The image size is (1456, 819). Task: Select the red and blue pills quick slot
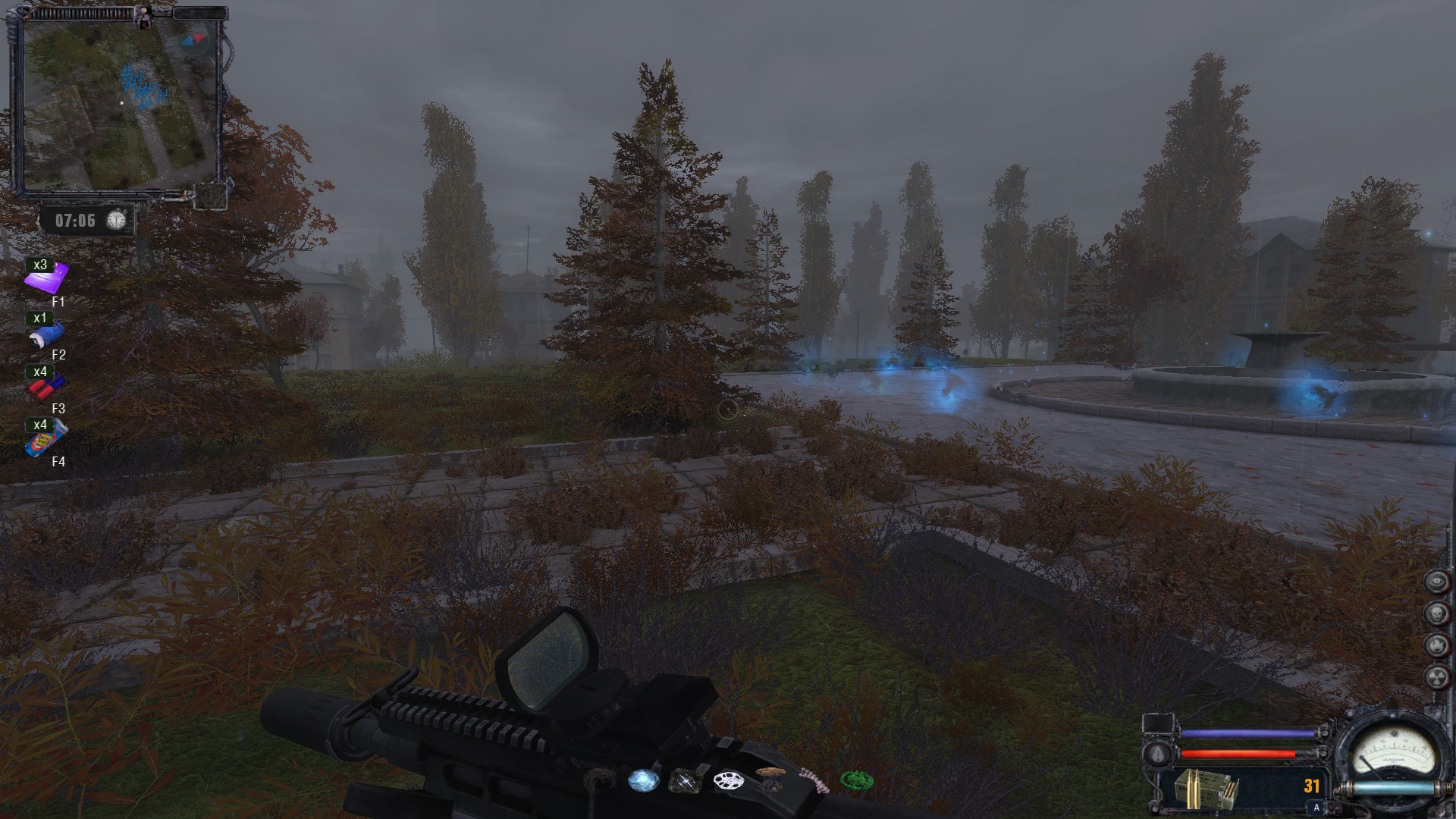pos(47,388)
